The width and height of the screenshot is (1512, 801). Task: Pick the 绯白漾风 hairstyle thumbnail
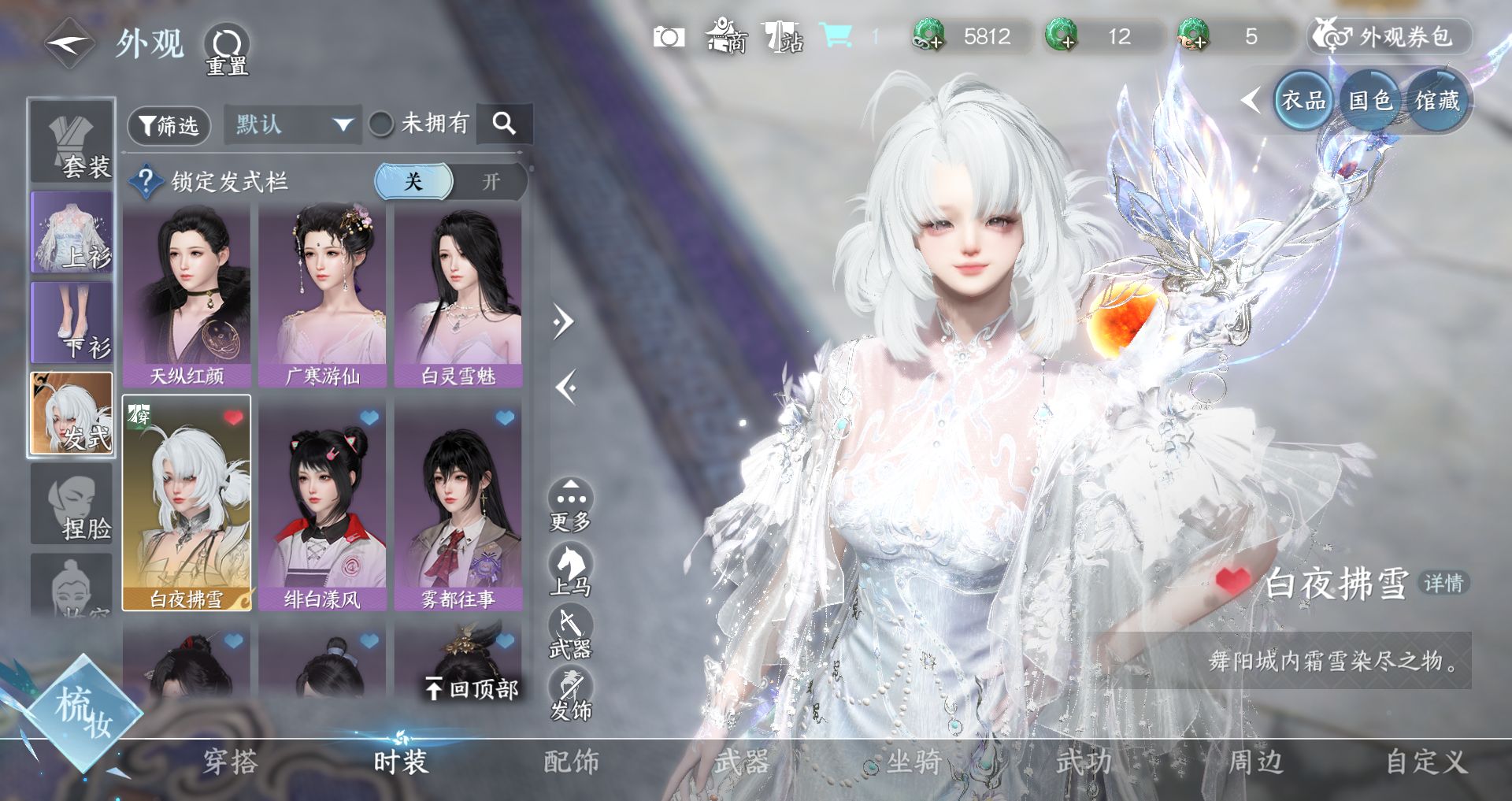[322, 508]
